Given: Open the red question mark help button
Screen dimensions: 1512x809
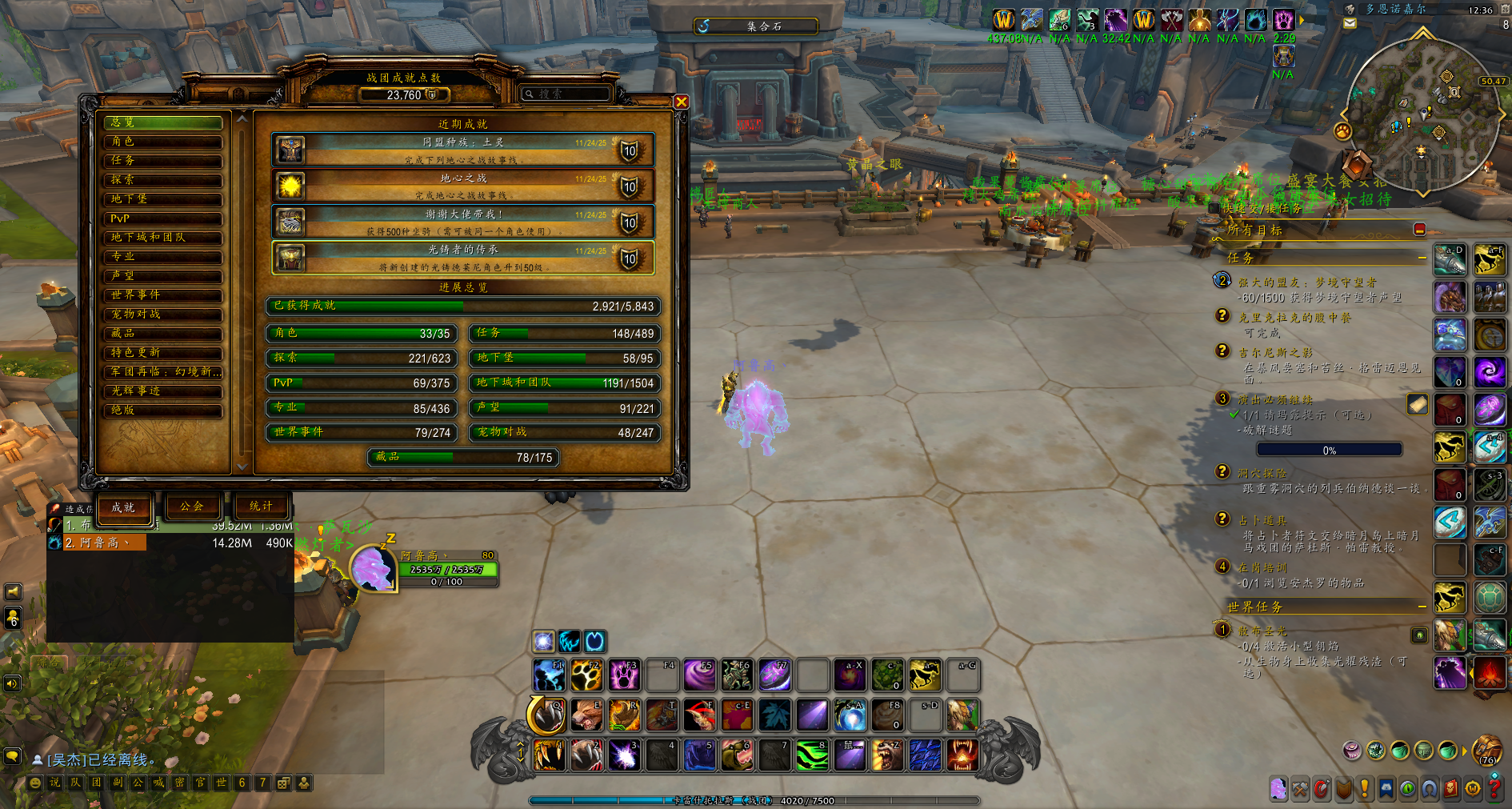Looking at the screenshot, I should coord(1494,788).
